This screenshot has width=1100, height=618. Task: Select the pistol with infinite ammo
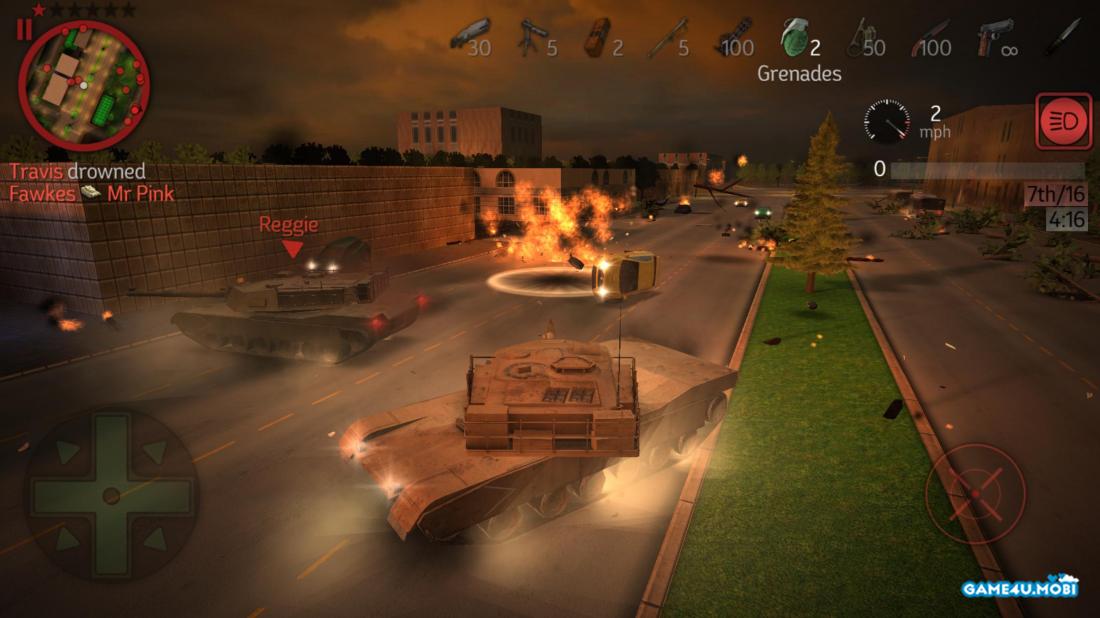coord(993,38)
